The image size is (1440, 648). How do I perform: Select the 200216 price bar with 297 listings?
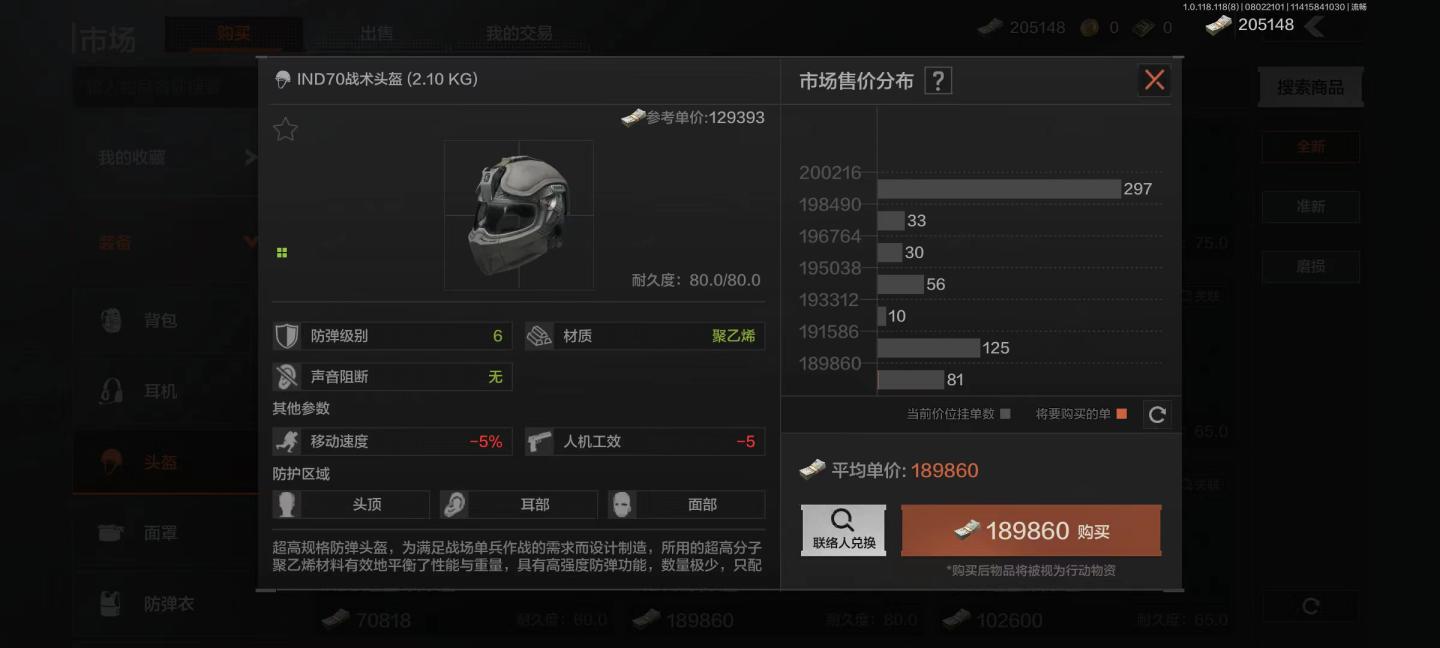[x=998, y=189]
